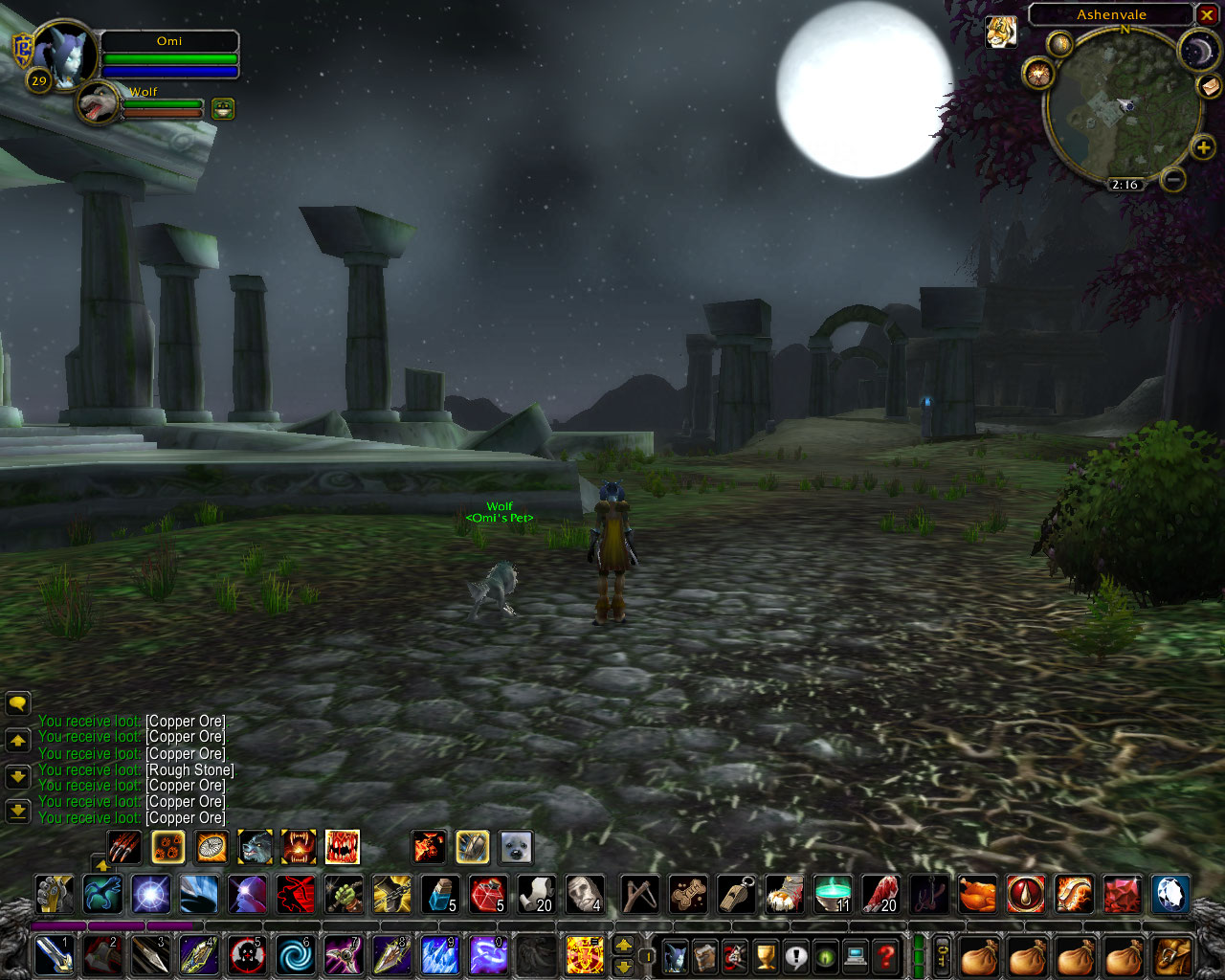Open the chat menu via the speech bubble icon
Viewport: 1225px width, 980px height.
[x=17, y=703]
